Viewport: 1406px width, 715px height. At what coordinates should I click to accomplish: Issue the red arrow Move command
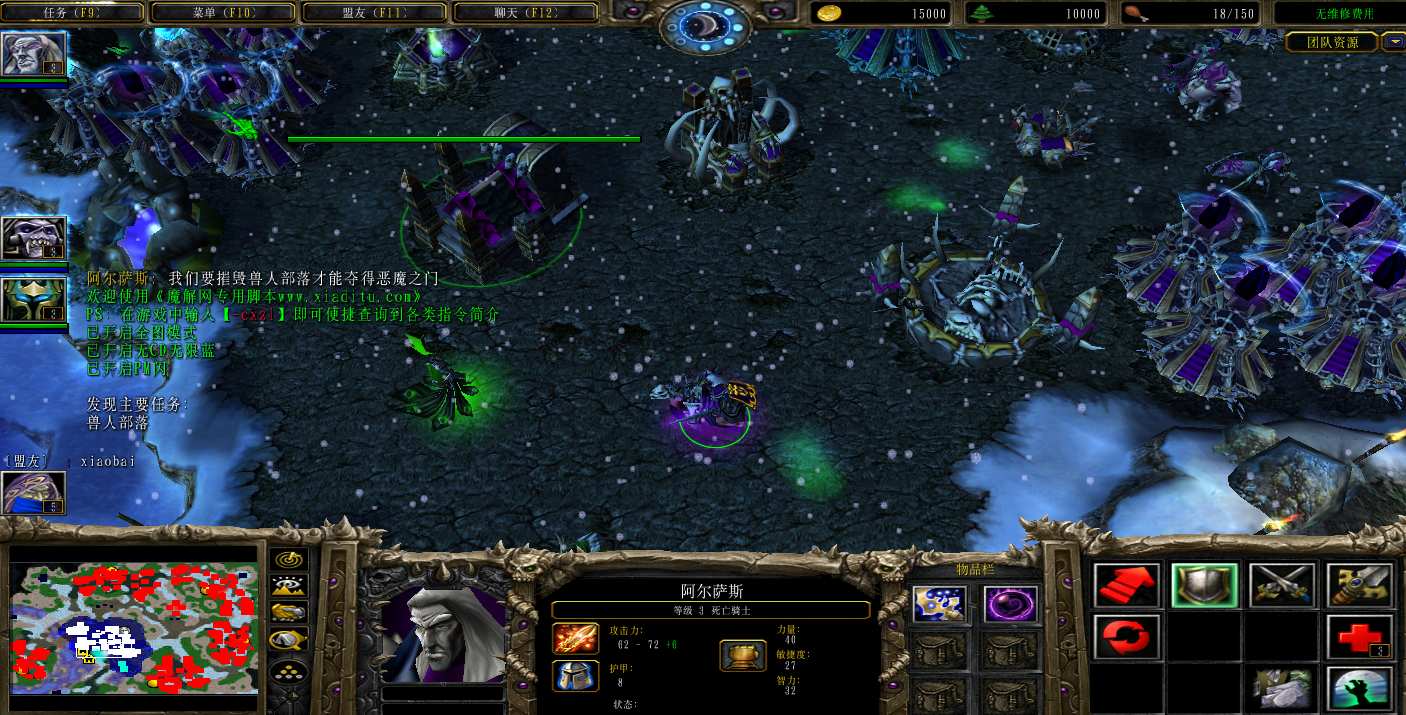click(1126, 585)
